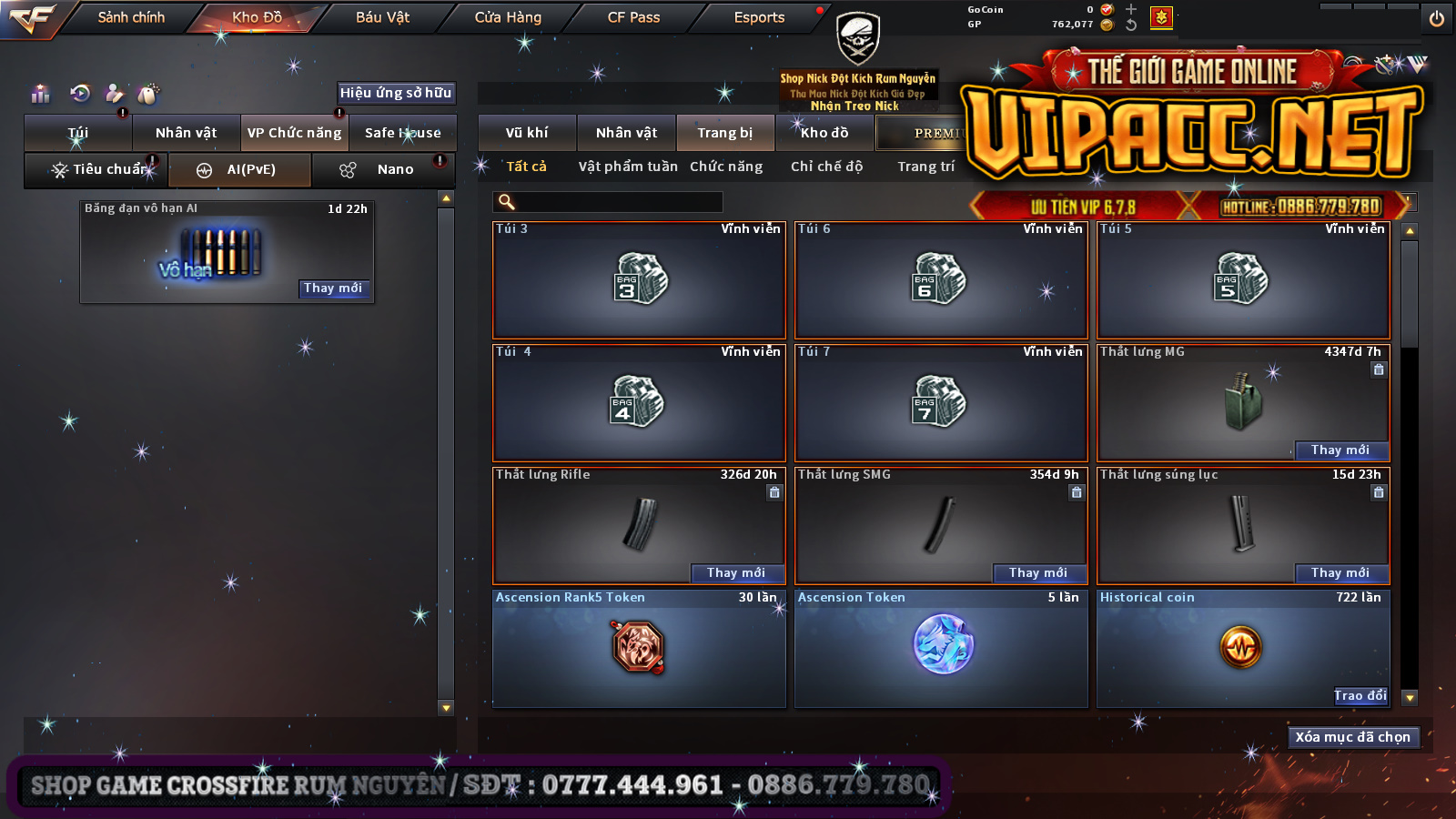
Task: Switch to the Safe House tab
Action: coord(402,133)
